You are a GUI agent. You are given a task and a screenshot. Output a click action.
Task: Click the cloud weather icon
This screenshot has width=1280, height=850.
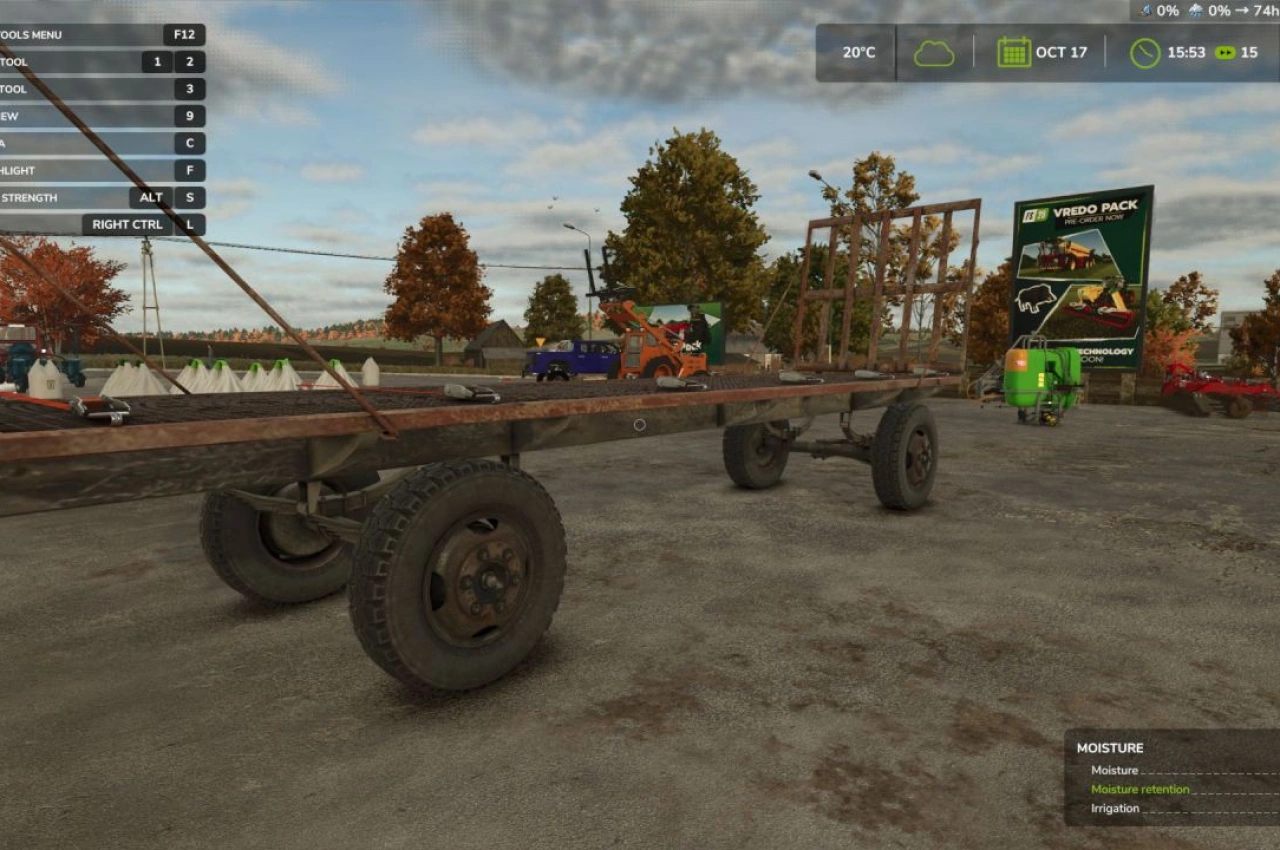934,52
